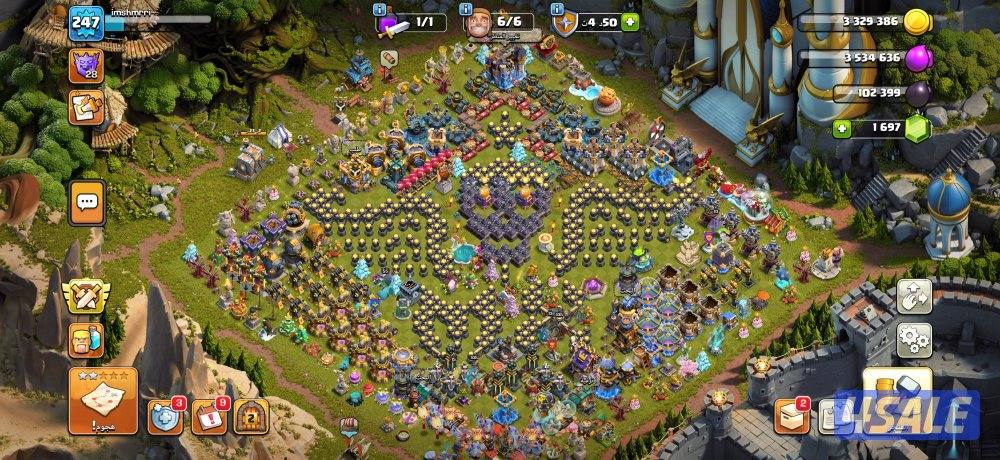Viewport: 1000px width, 460px height.
Task: Open the crossed swords gold badge
Action: pos(87,295)
